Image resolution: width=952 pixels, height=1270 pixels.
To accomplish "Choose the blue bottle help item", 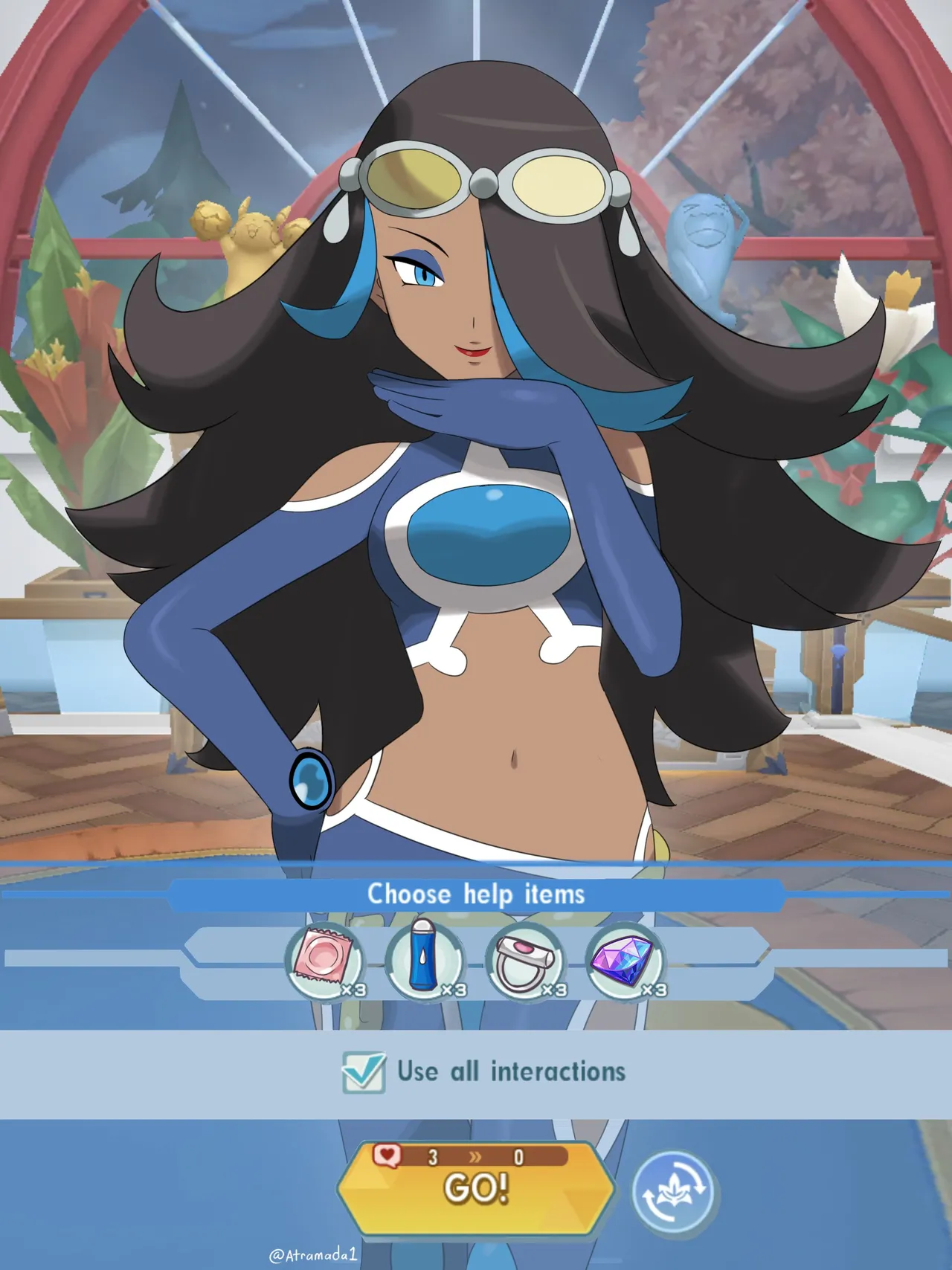I will coord(425,961).
